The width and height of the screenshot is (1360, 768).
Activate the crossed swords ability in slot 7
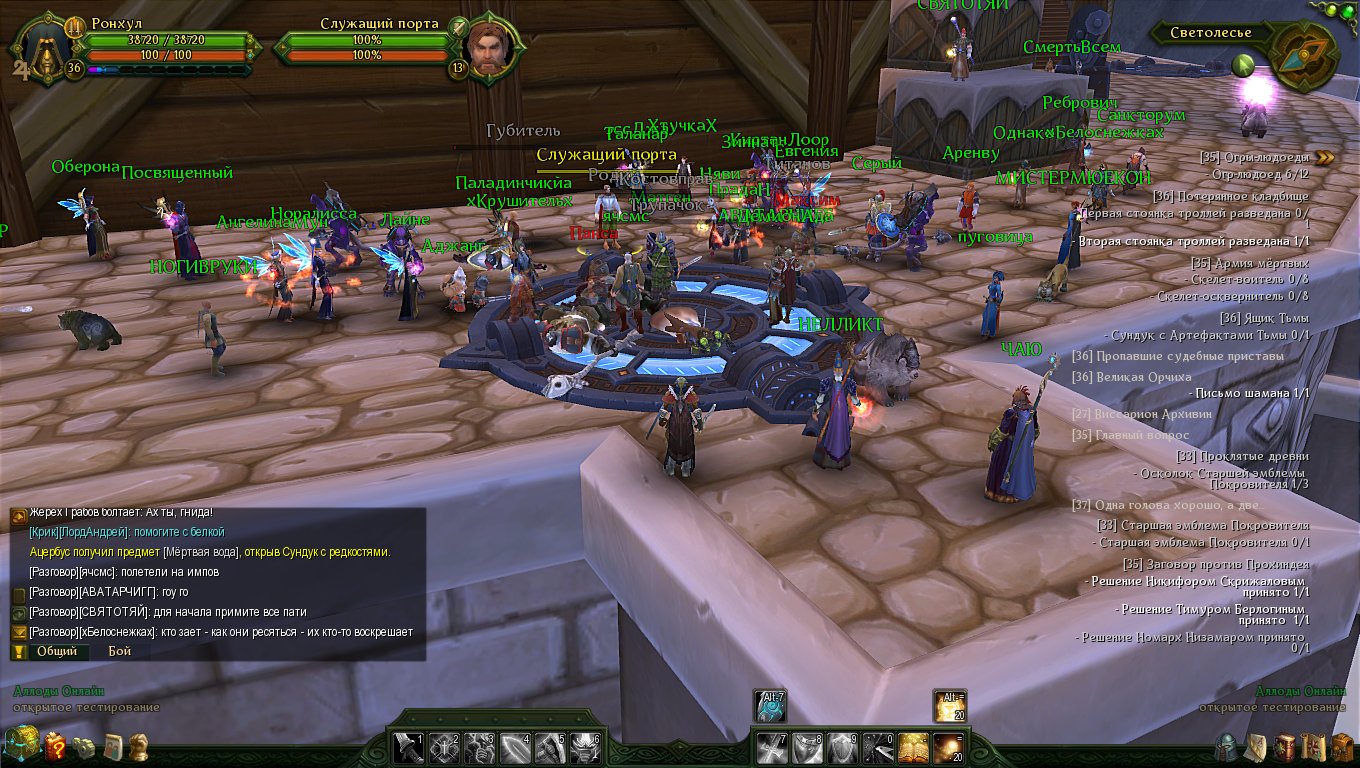pos(770,747)
